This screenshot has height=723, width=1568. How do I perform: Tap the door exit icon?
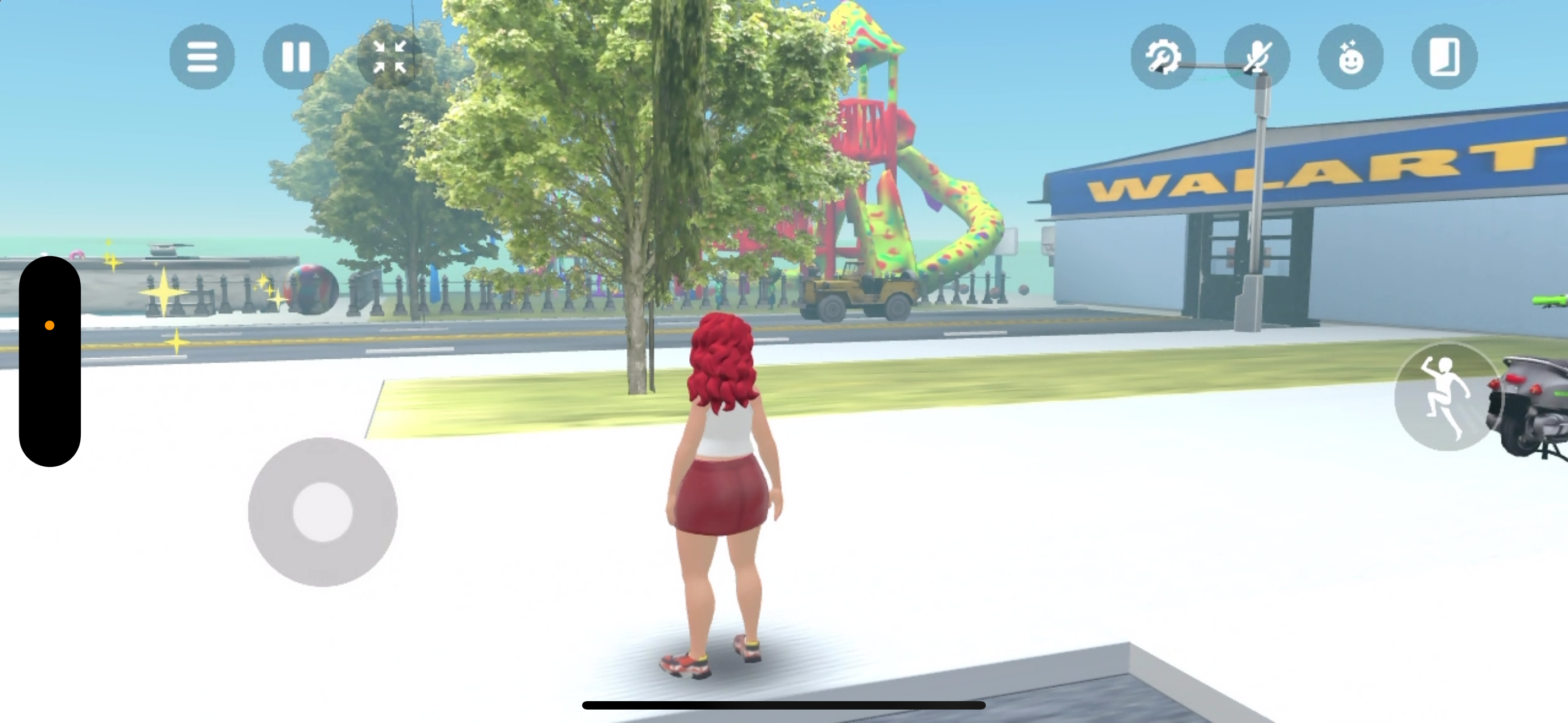1445,57
